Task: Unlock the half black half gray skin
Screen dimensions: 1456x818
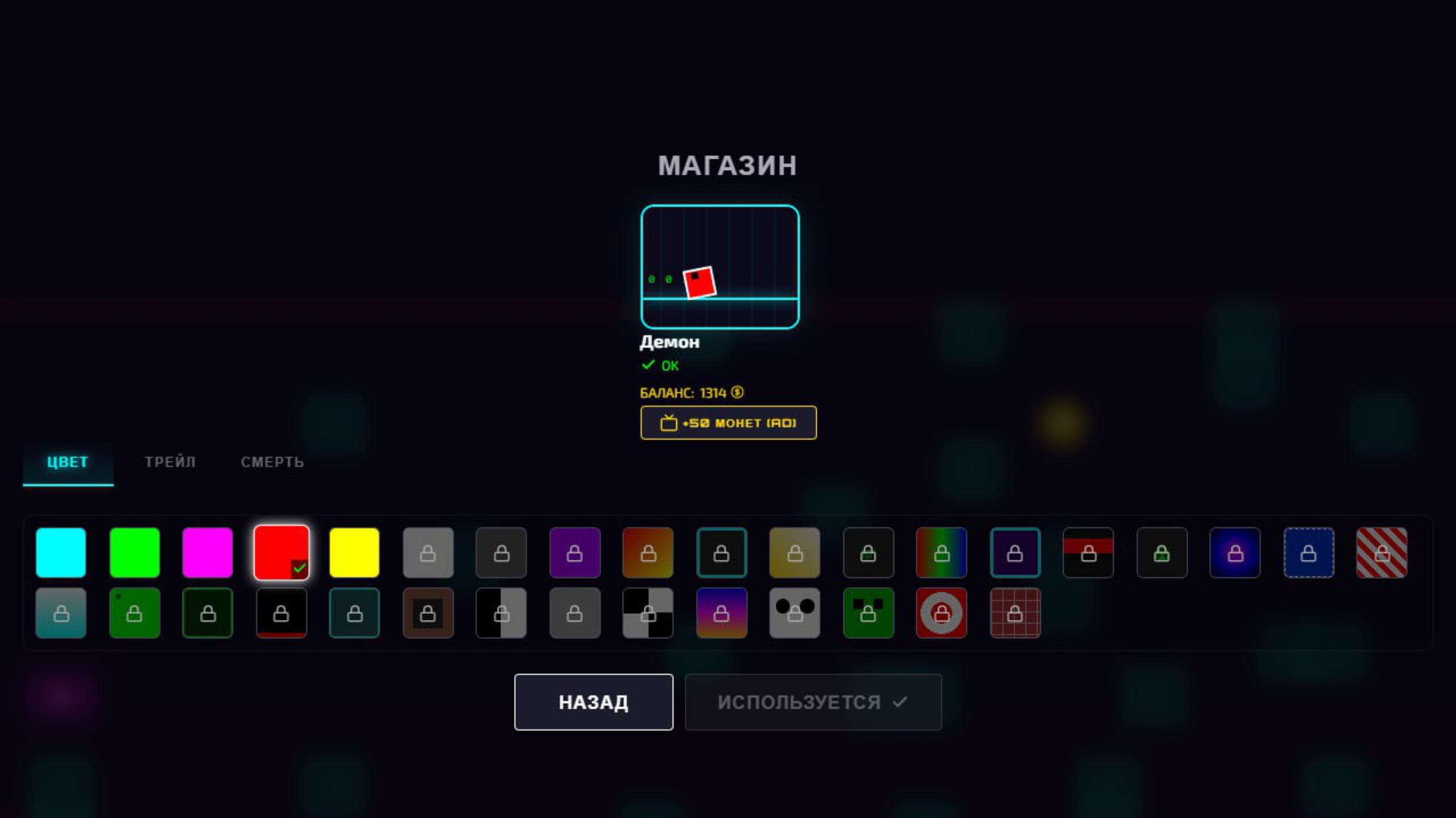Action: (x=500, y=613)
